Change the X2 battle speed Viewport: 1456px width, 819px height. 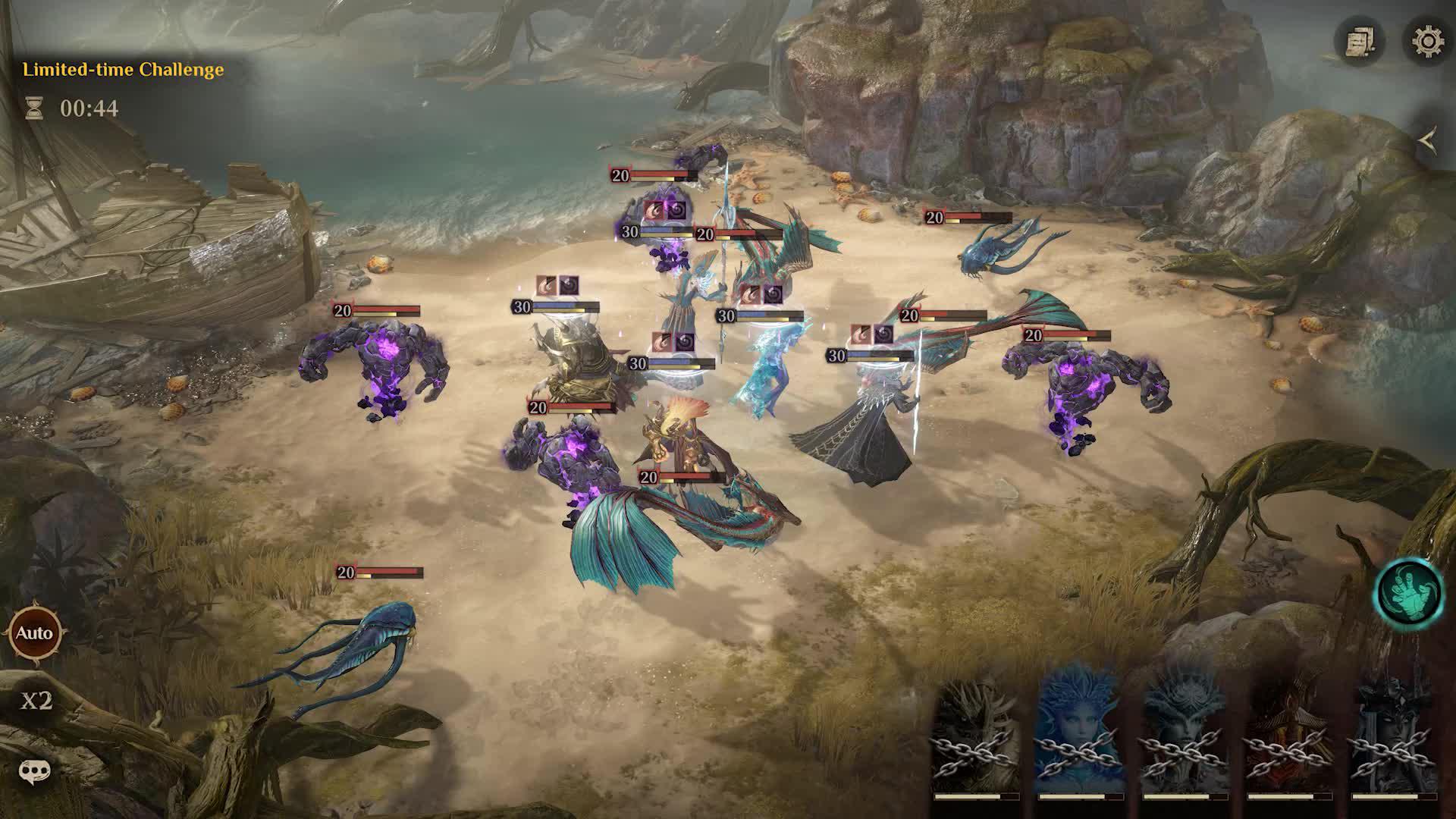click(36, 701)
